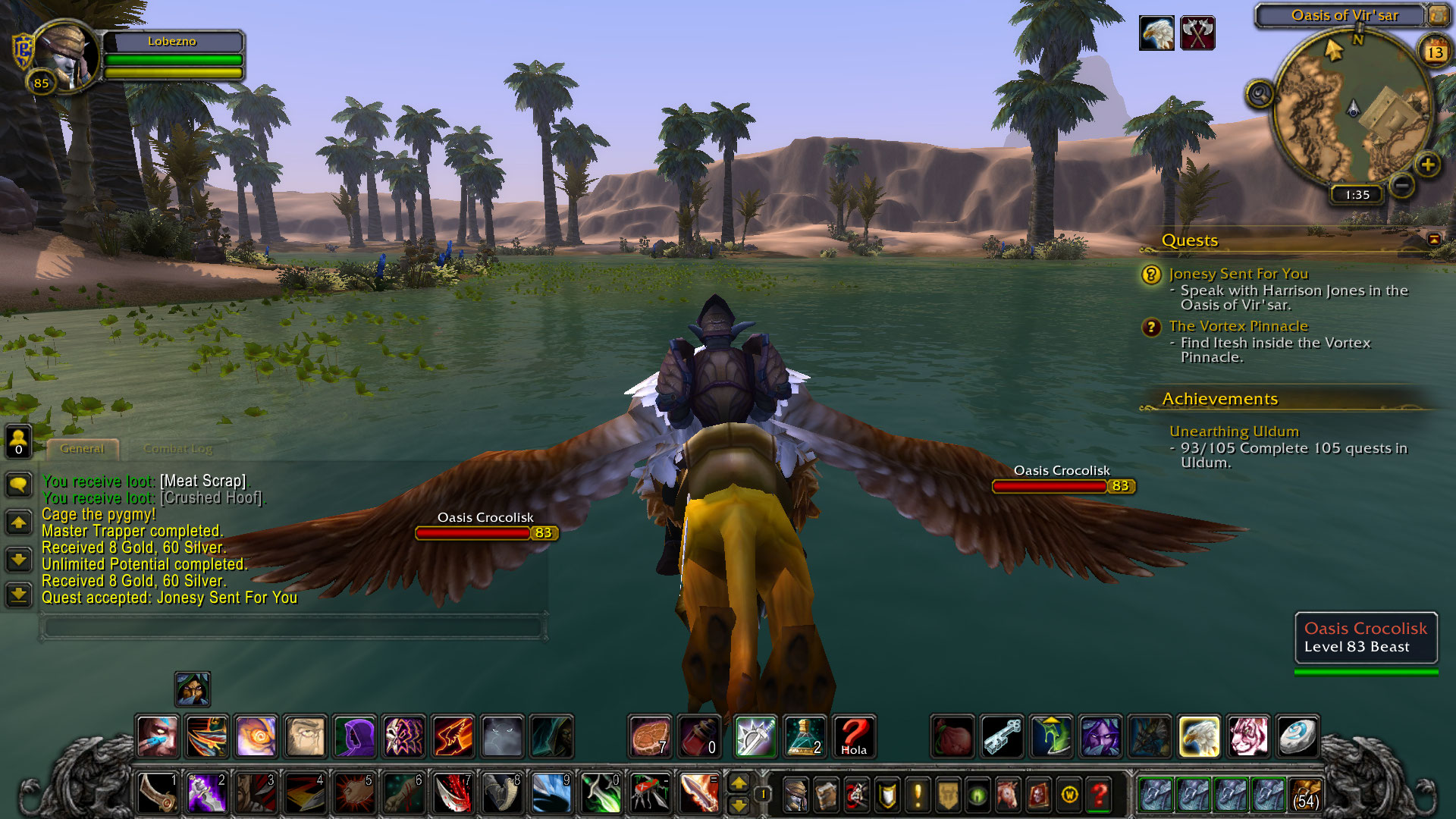
Task: Activate the Hola question mark macro
Action: point(853,736)
